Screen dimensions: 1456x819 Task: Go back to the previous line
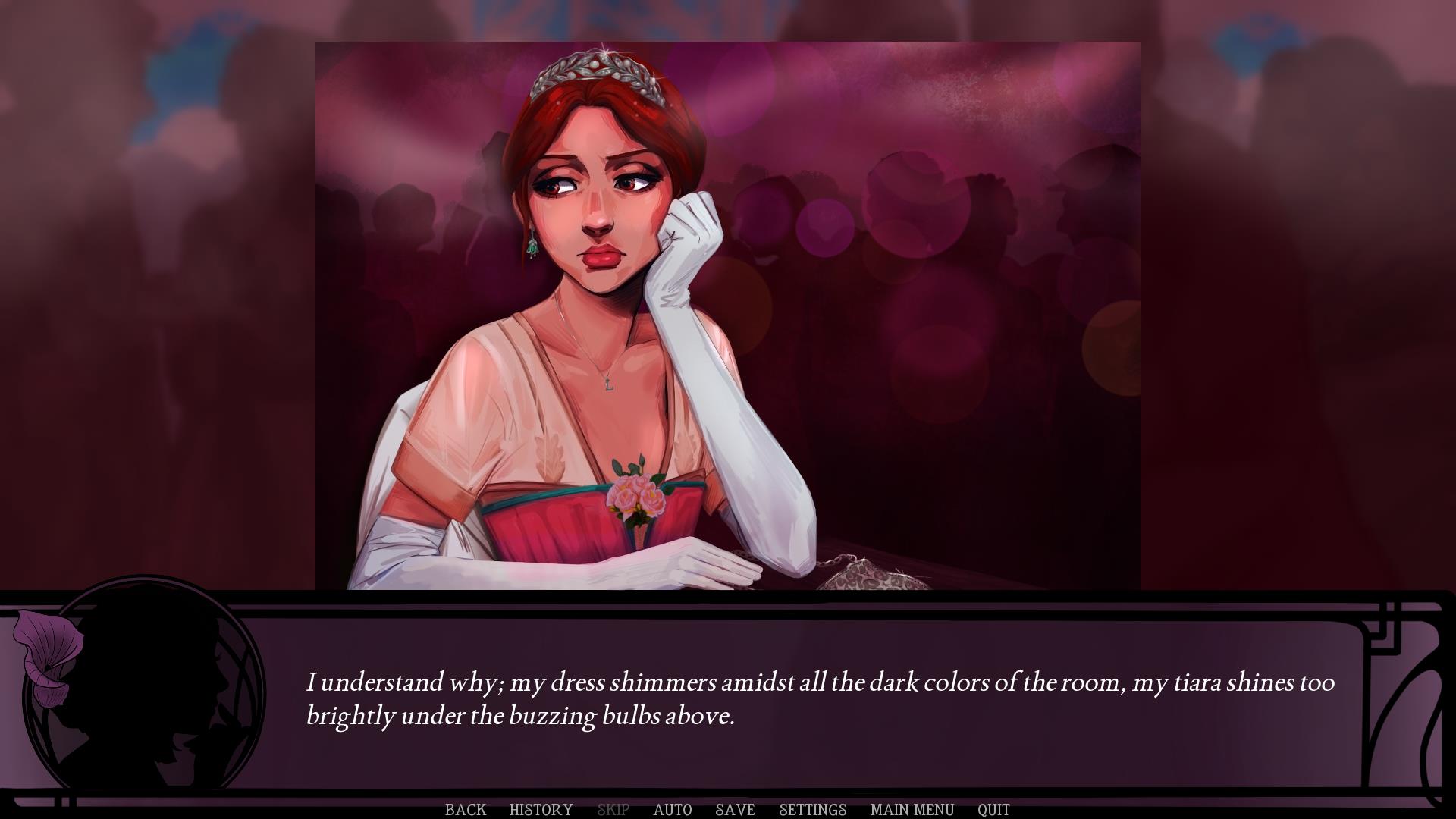[465, 809]
